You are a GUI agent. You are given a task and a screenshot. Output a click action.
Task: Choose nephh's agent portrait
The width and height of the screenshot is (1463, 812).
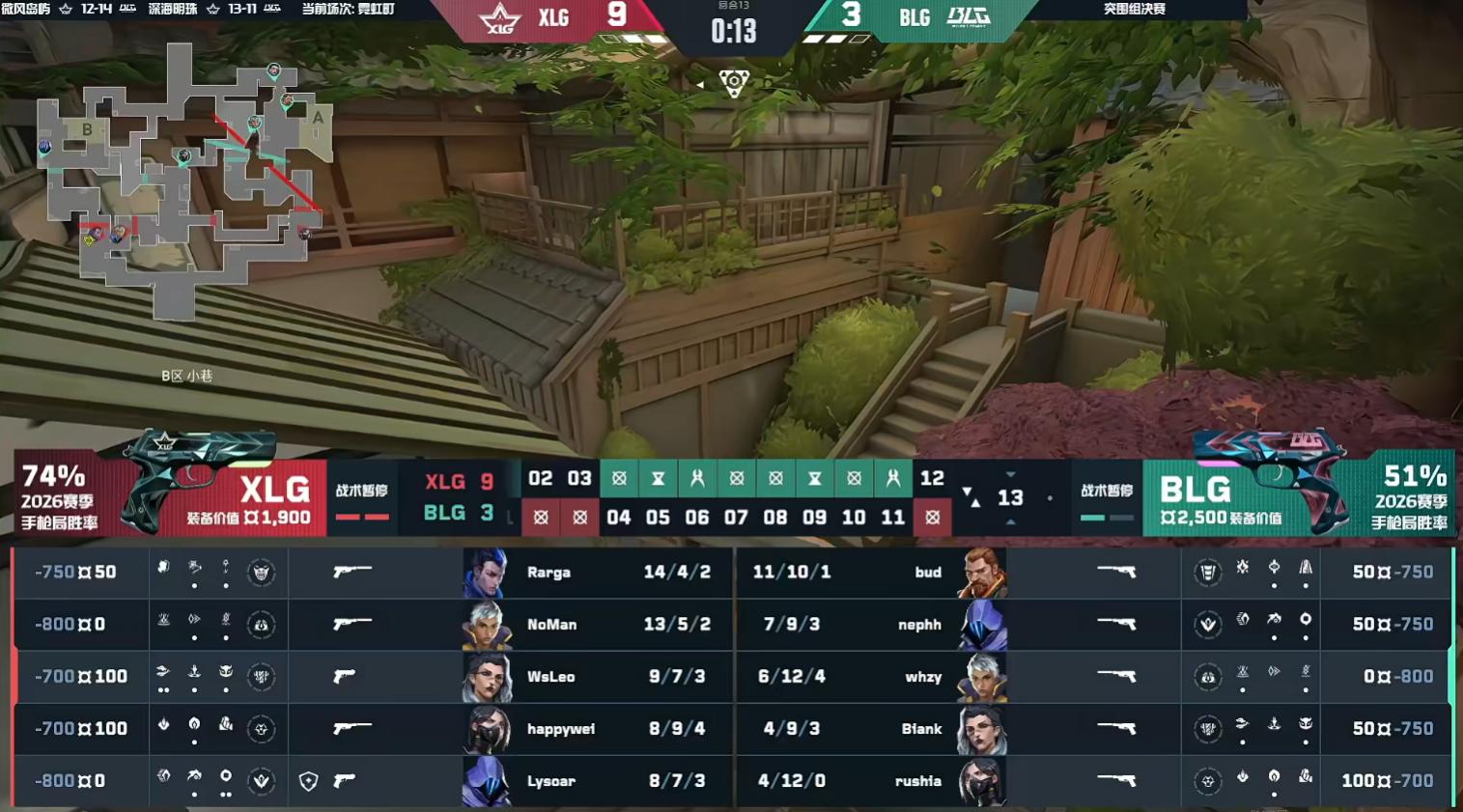point(982,625)
